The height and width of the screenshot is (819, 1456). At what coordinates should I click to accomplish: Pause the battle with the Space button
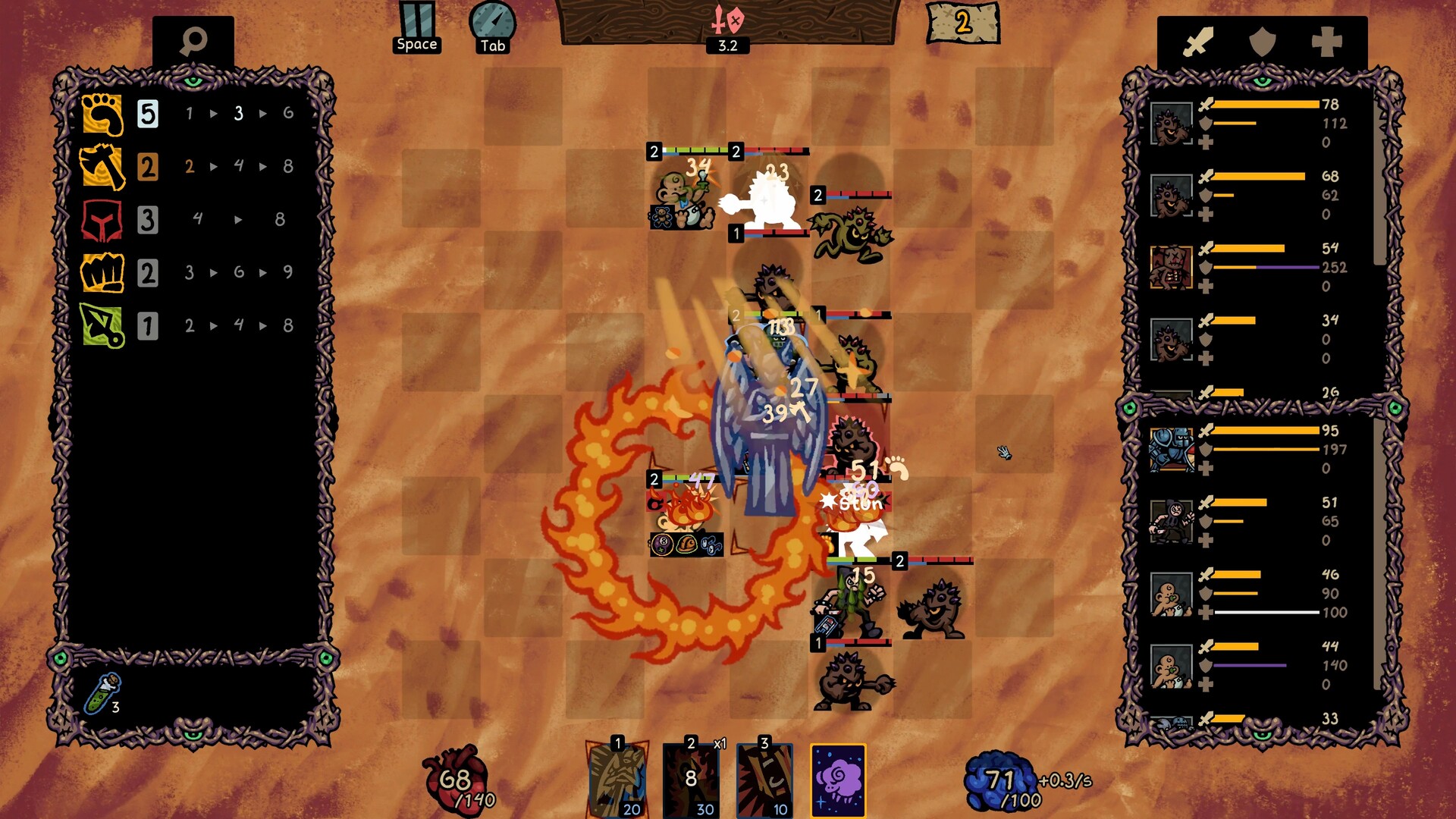(417, 23)
